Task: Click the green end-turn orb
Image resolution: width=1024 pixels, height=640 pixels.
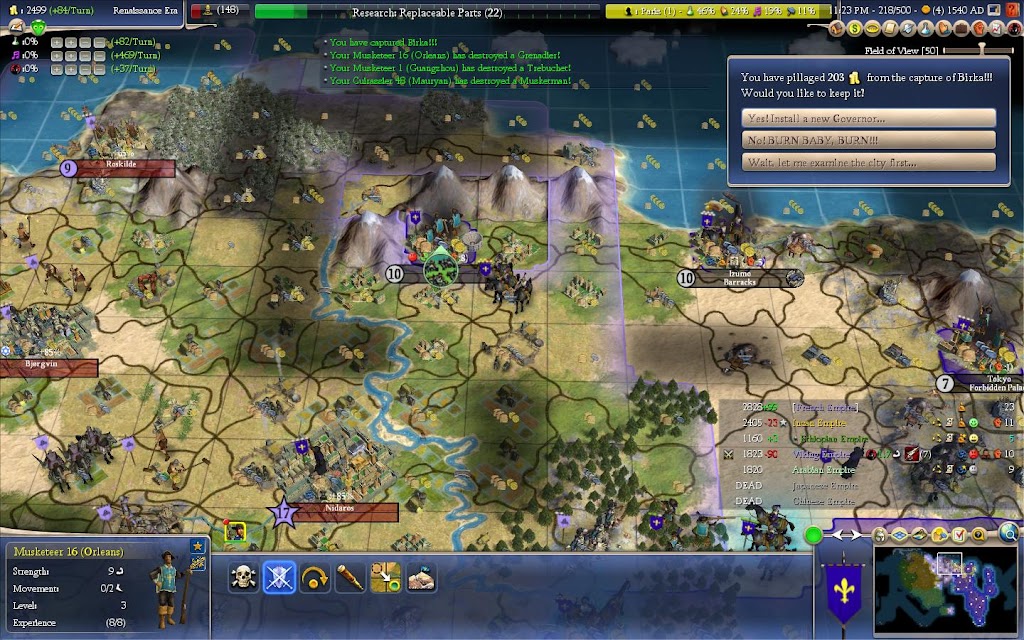Action: coord(815,535)
